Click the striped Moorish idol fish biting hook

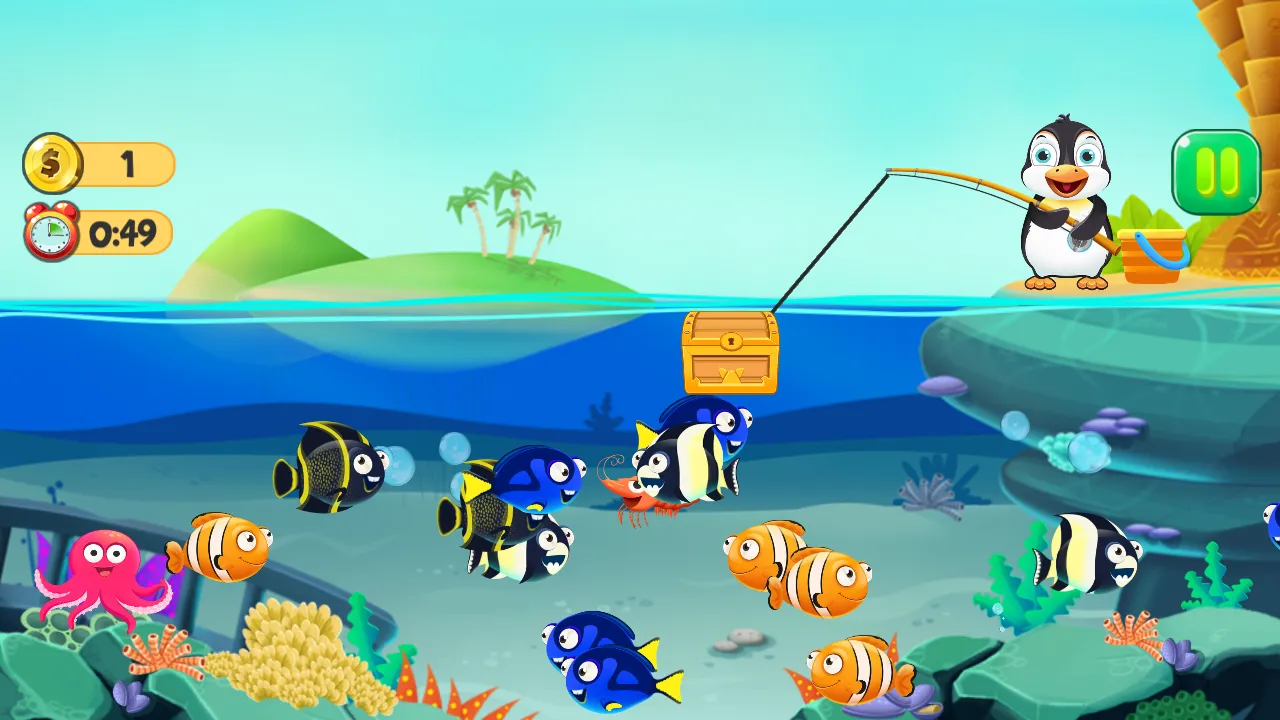point(690,460)
